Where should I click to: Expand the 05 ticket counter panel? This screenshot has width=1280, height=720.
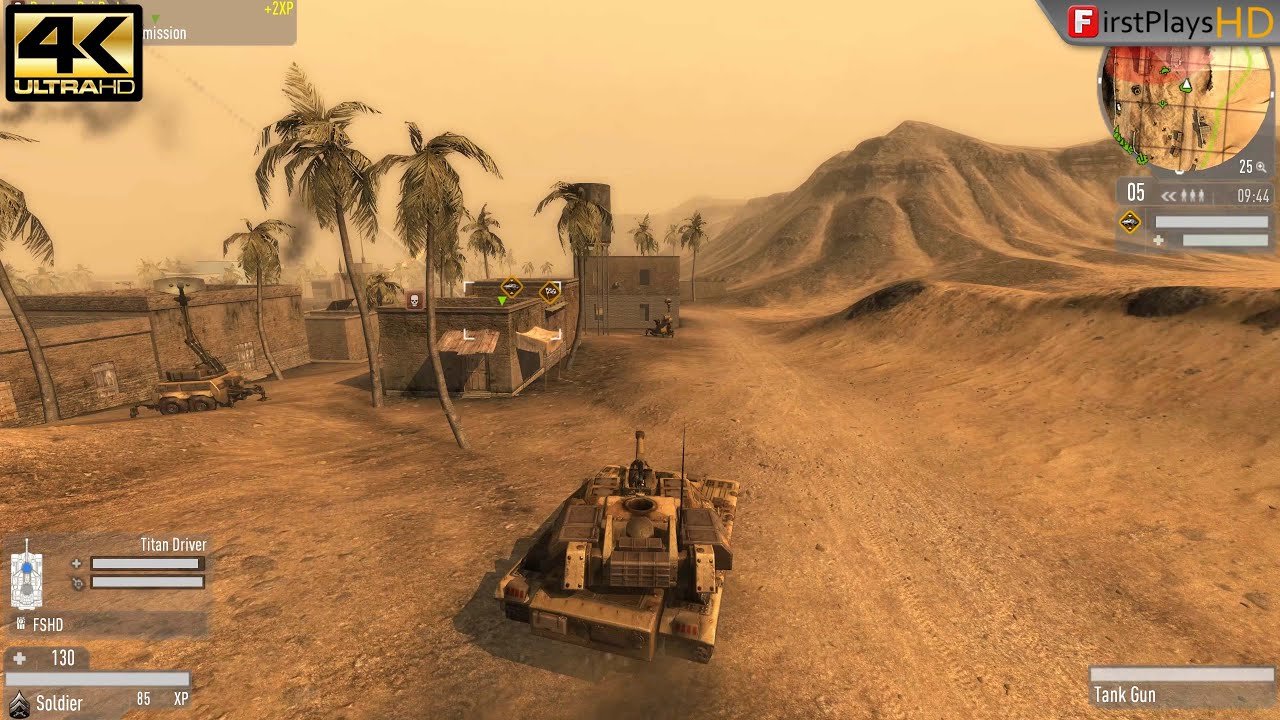point(1135,192)
